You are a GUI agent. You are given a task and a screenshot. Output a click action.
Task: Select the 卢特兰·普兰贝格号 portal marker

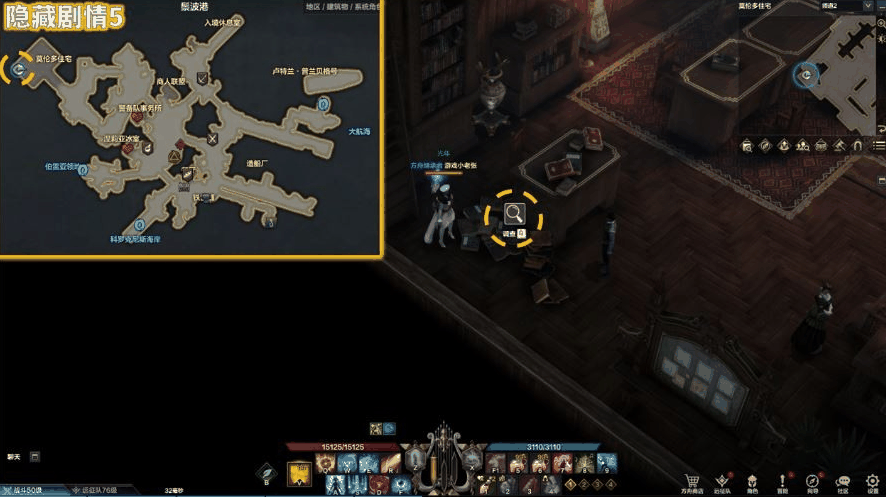point(323,102)
